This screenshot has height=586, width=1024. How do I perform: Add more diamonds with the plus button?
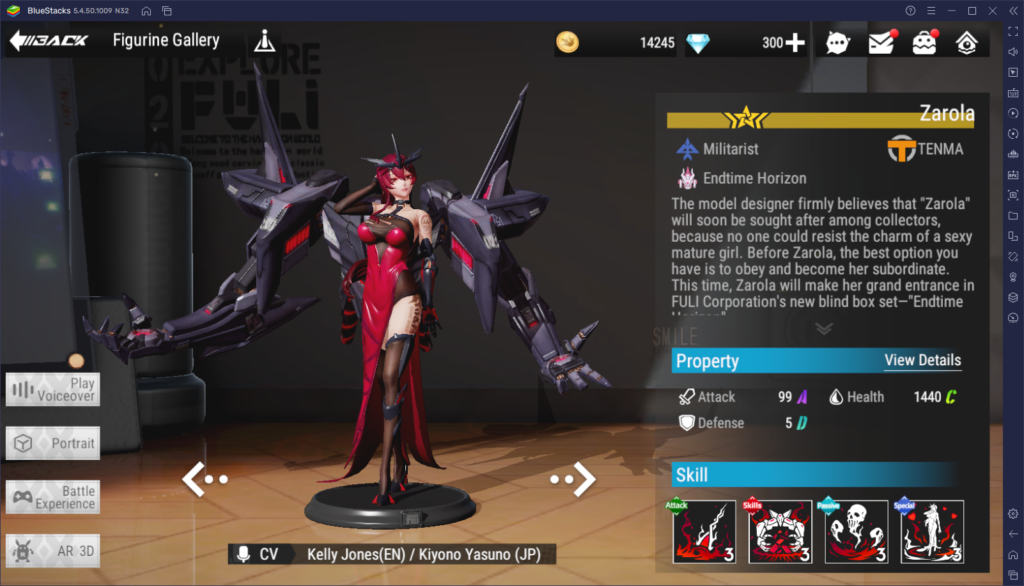coord(796,42)
